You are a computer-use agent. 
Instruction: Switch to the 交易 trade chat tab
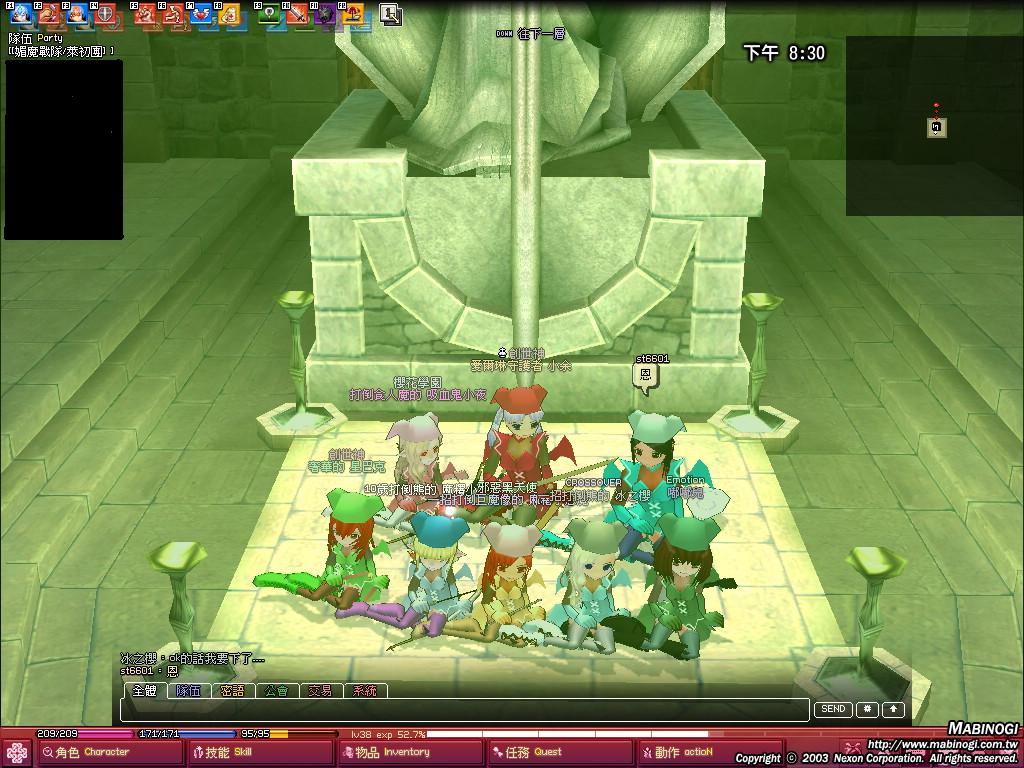[x=320, y=690]
